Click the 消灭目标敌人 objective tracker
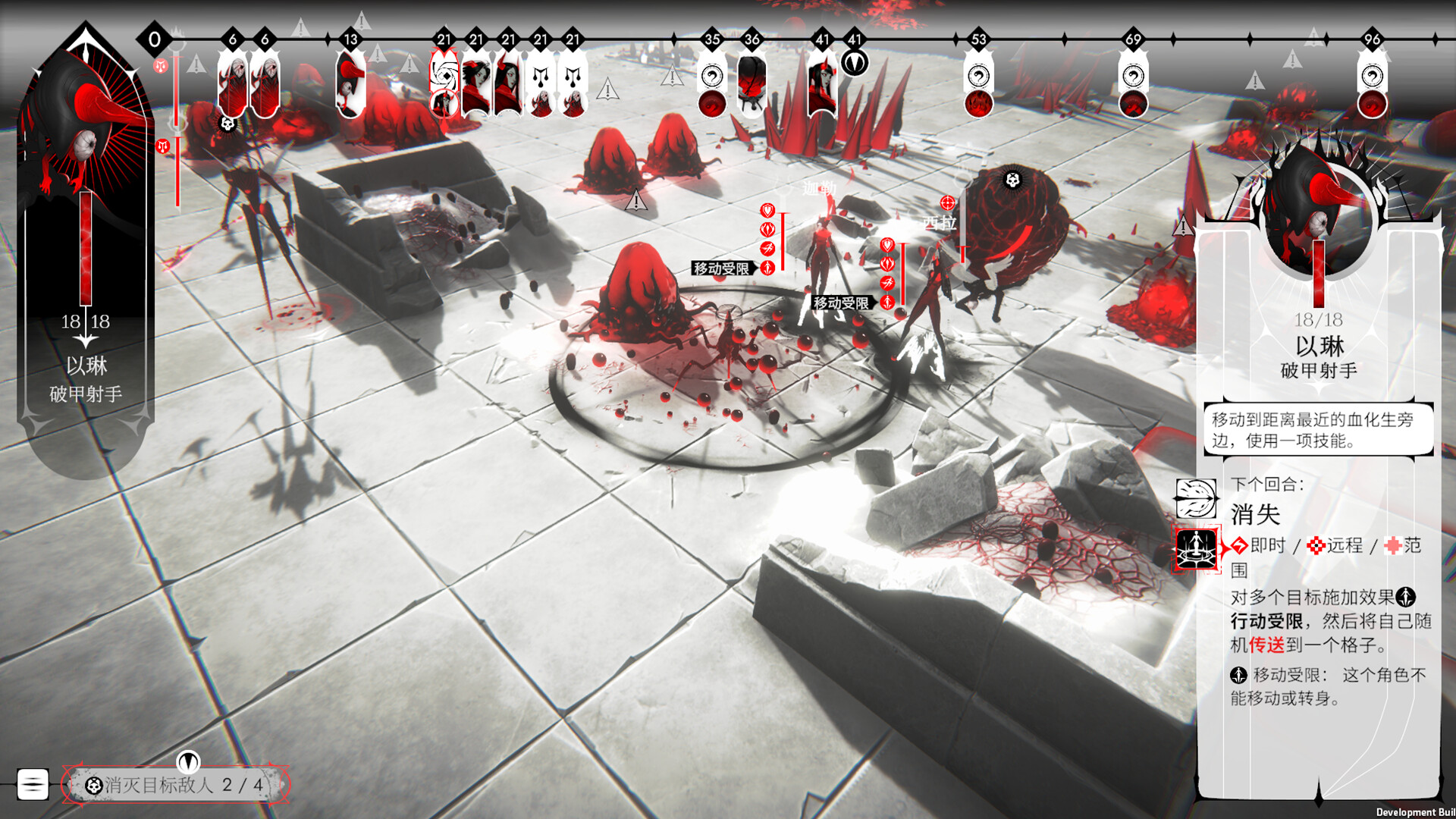This screenshot has height=819, width=1456. (x=176, y=785)
